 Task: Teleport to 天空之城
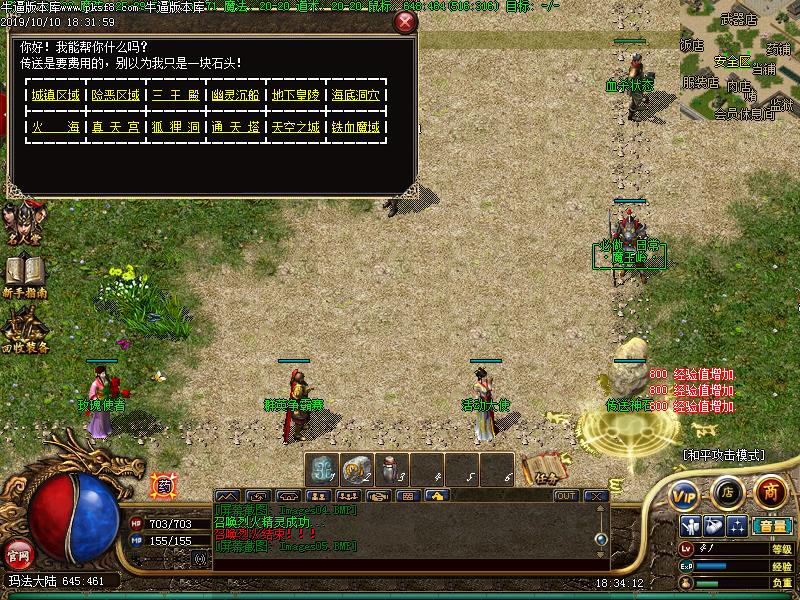tap(296, 128)
